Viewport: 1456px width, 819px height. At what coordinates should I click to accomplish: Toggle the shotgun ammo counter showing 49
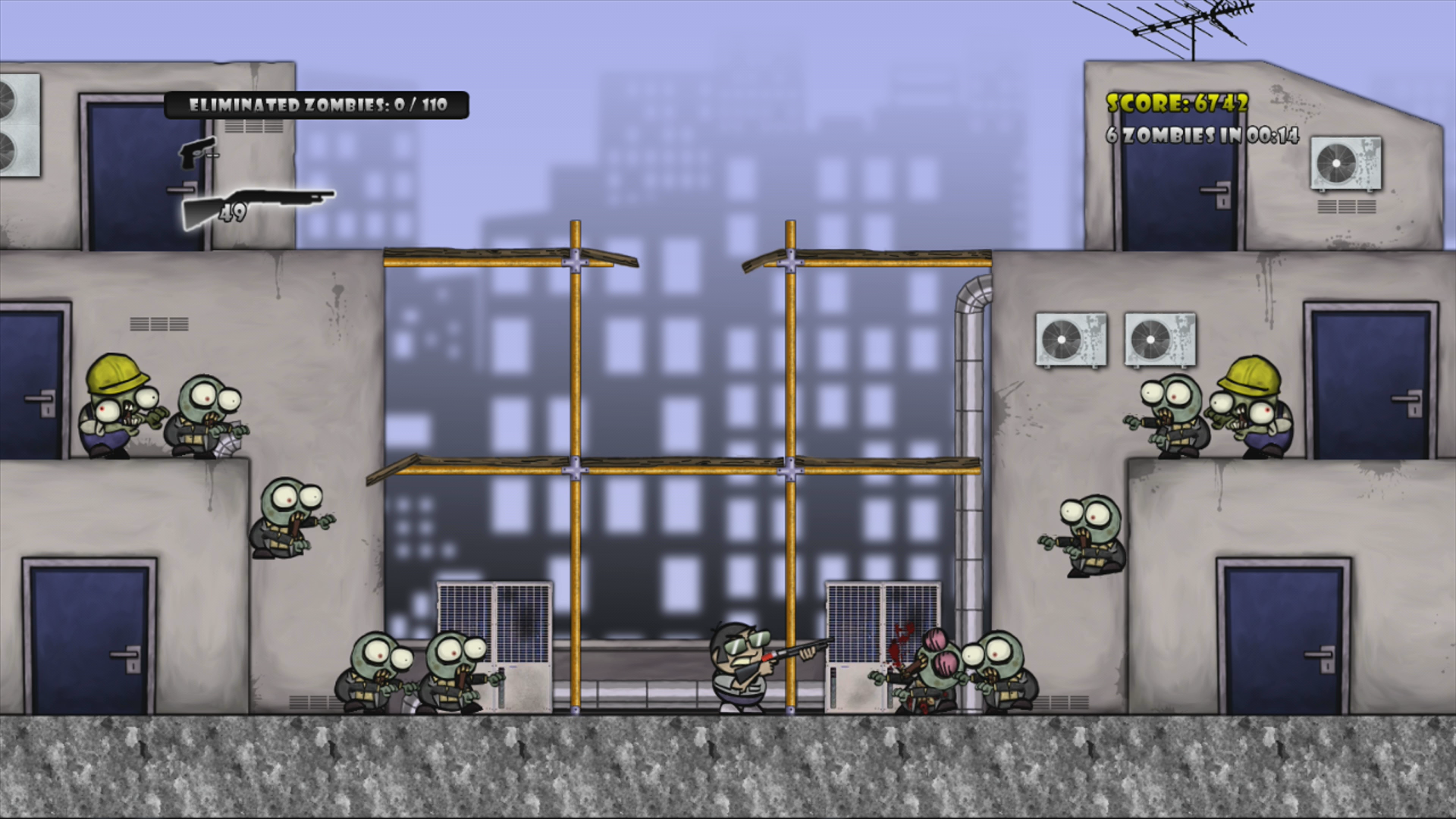click(233, 212)
